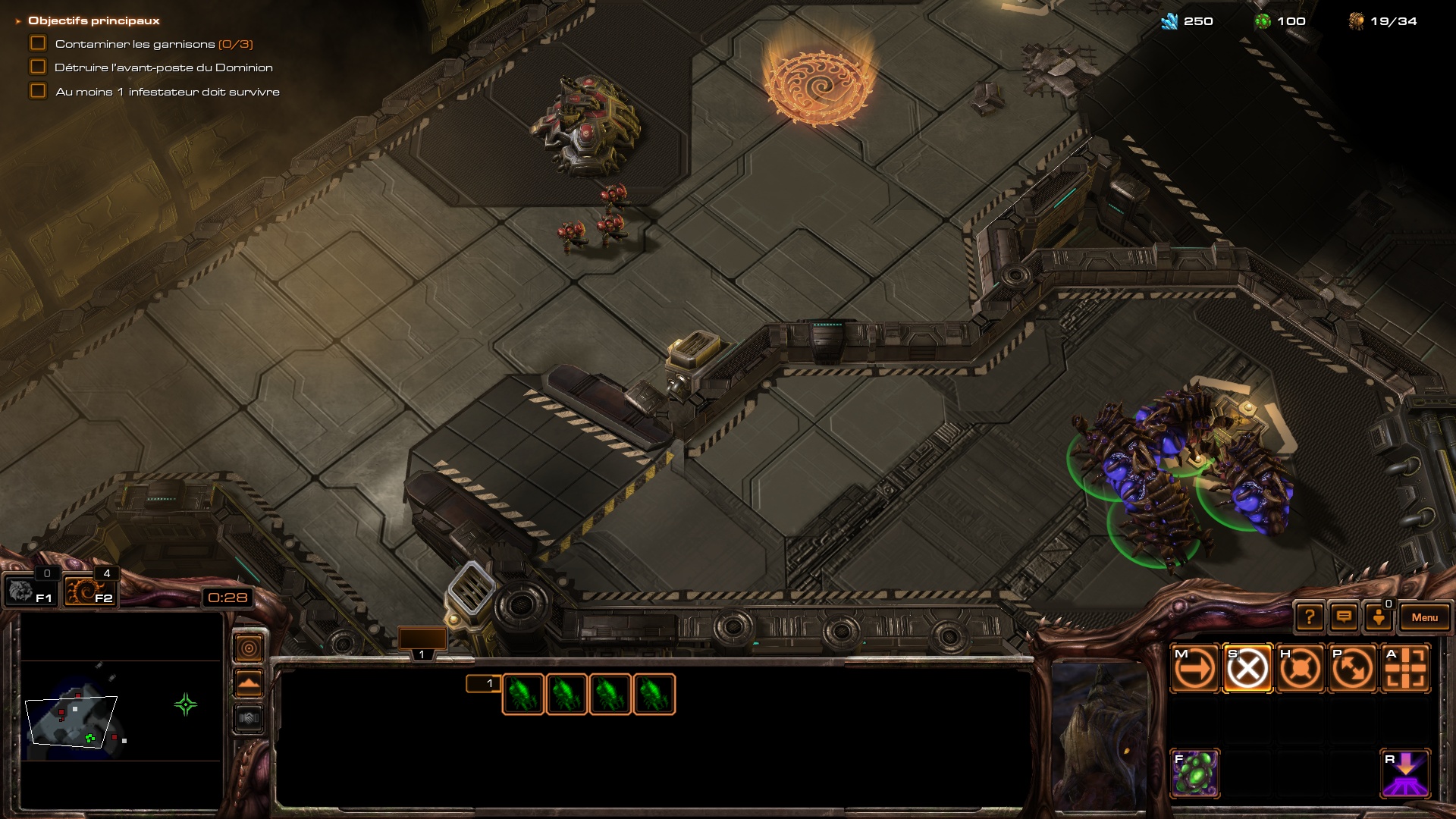The height and width of the screenshot is (819, 1456).
Task: Toggle the alliance colors handshake button
Action: pyautogui.click(x=249, y=717)
